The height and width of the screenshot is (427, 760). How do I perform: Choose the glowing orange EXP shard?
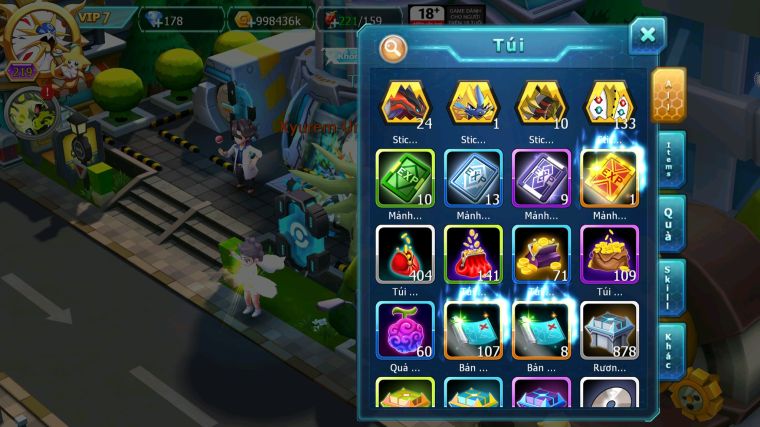pos(609,177)
